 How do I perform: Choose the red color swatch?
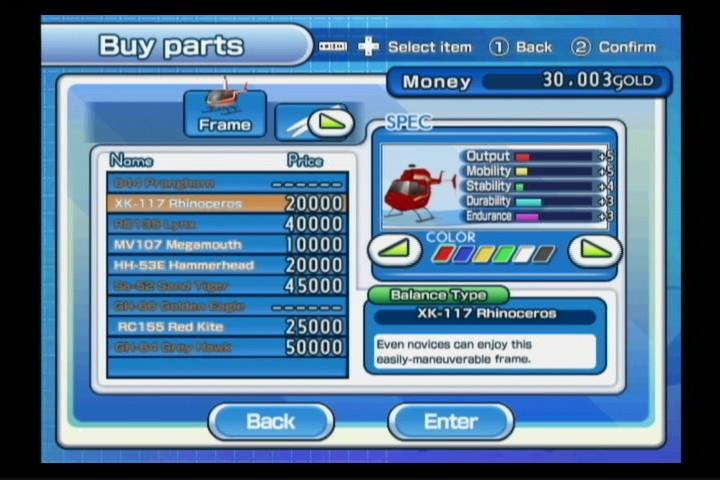pos(443,253)
